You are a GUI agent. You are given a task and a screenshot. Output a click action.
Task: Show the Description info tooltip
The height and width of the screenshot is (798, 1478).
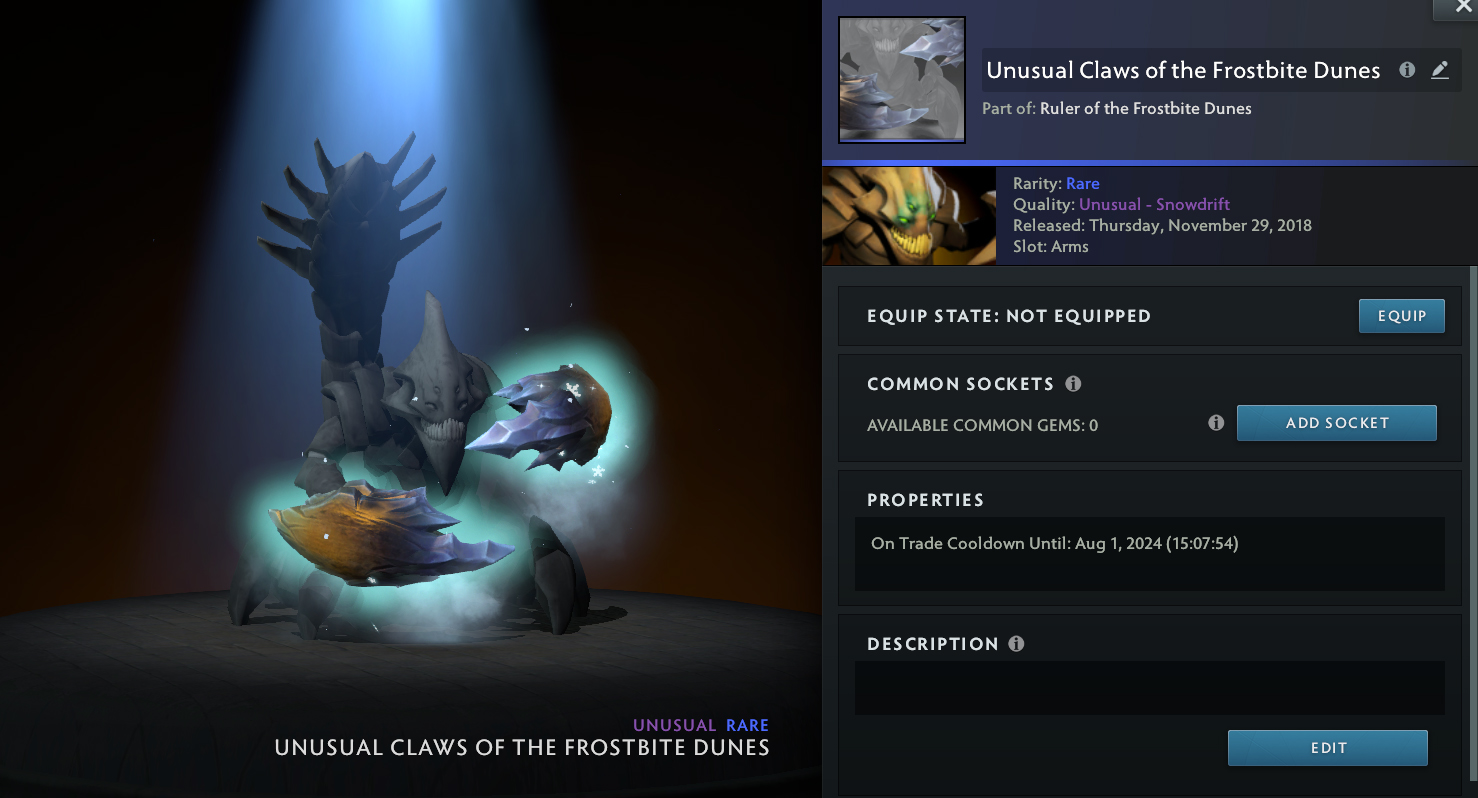[1016, 644]
